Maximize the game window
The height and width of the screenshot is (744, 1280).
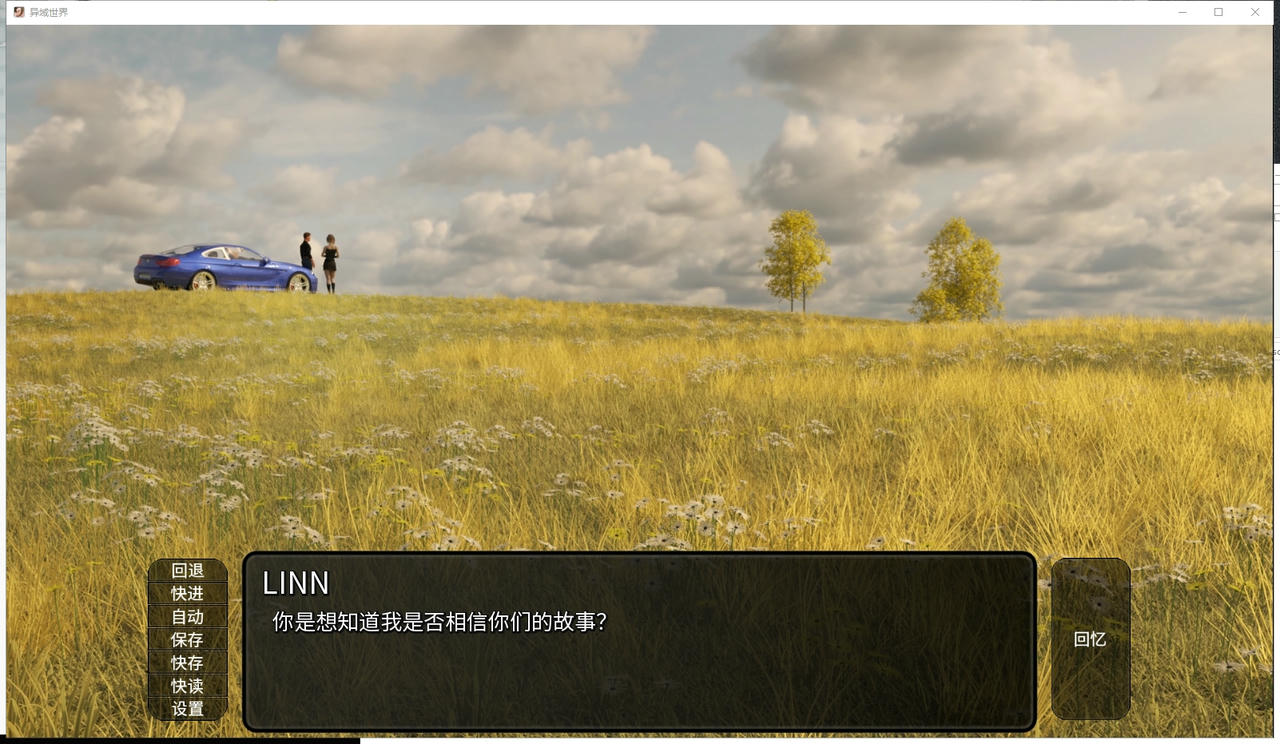click(x=1218, y=12)
